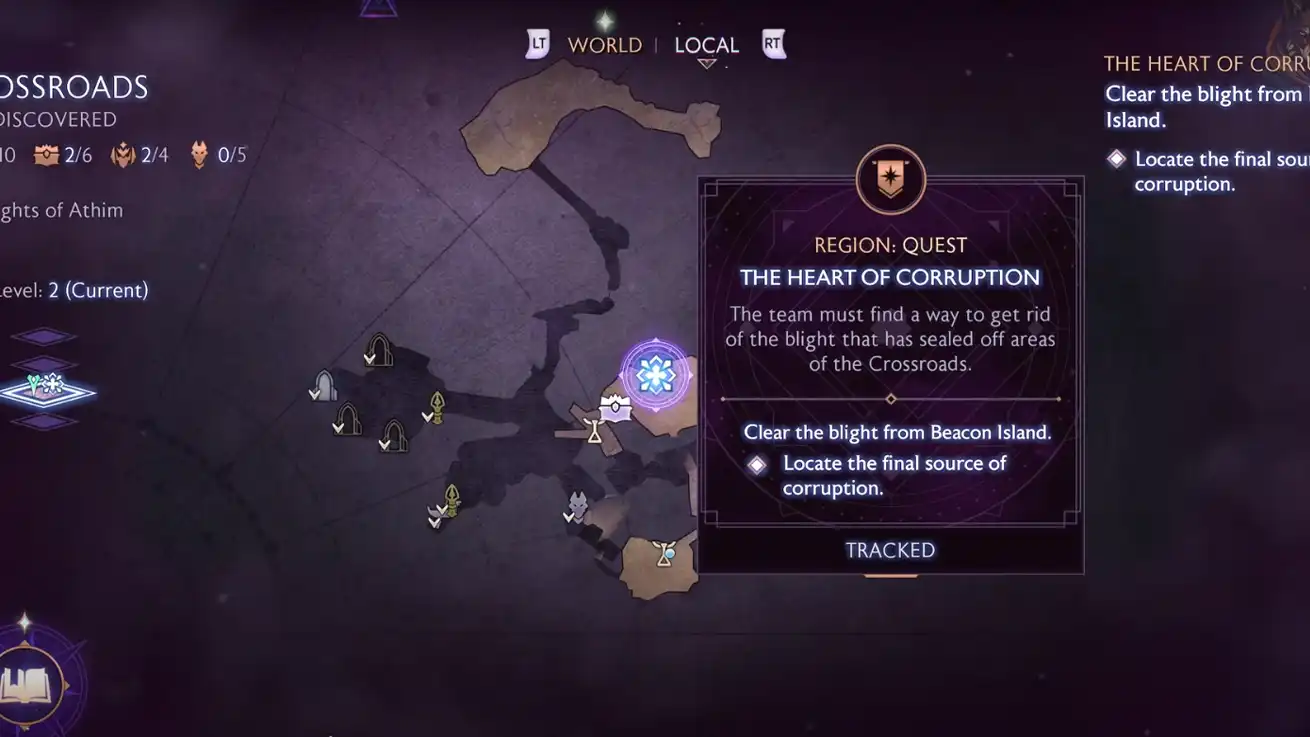Click the quest banner emblem on tooltip
1310x737 pixels.
tap(890, 180)
